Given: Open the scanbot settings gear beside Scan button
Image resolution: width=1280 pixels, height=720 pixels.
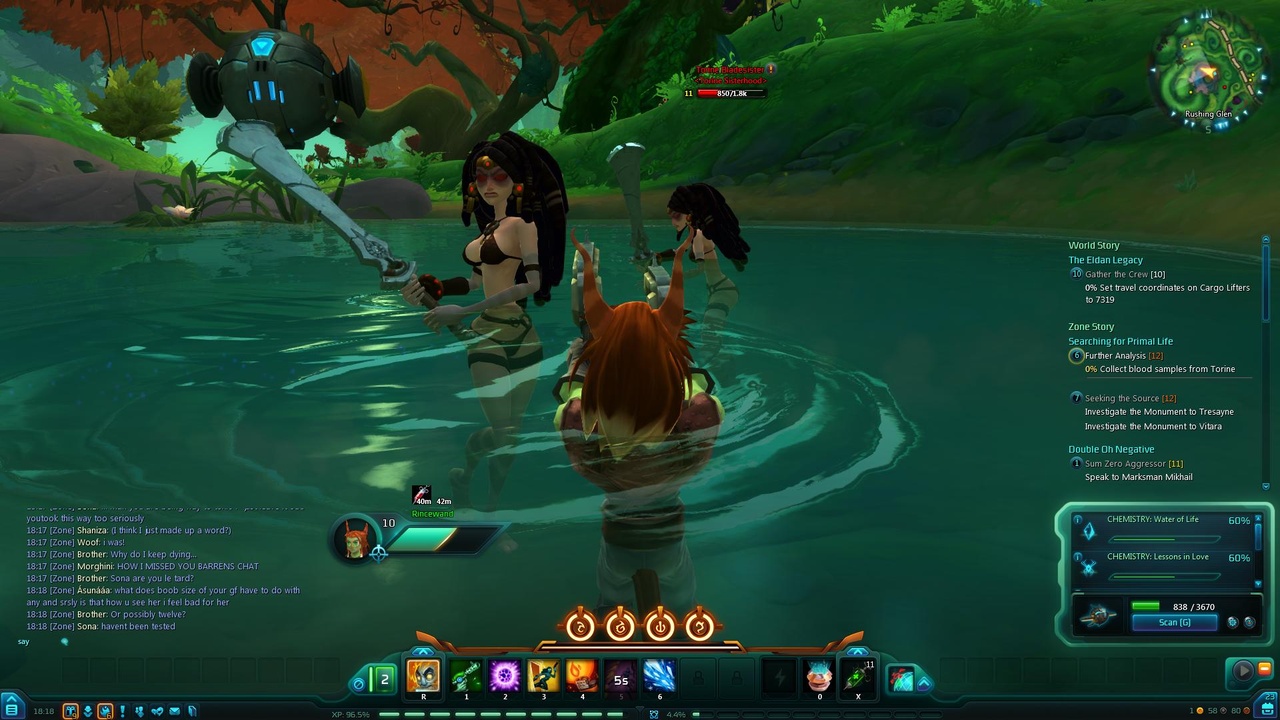Looking at the screenshot, I should [1233, 622].
